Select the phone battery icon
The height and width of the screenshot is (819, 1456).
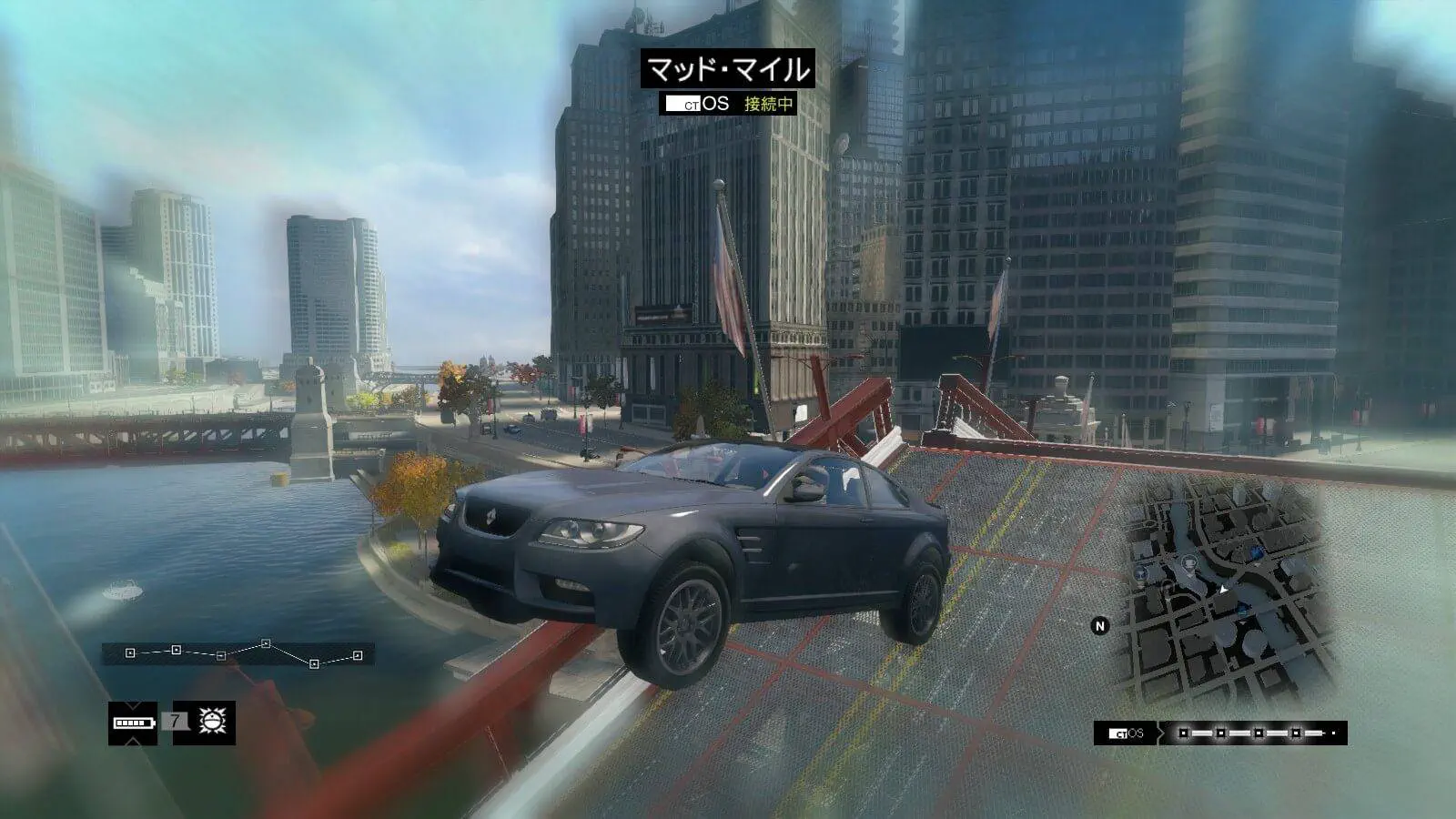pyautogui.click(x=132, y=723)
